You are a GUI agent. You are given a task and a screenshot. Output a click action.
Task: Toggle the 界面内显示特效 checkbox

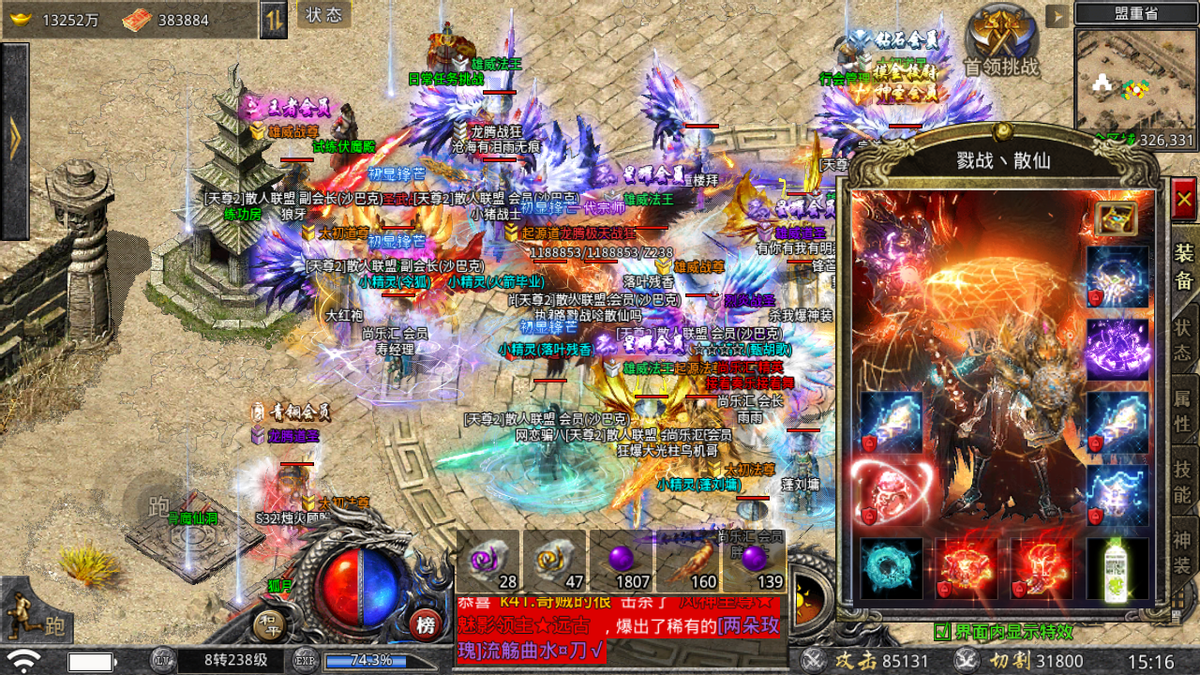tap(942, 632)
